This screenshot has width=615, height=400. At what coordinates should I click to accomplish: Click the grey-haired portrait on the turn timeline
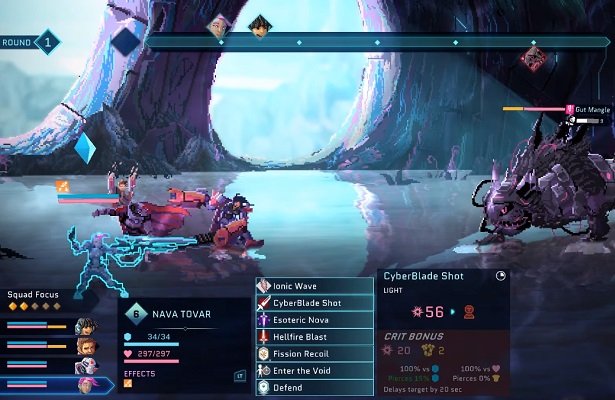coord(217,25)
